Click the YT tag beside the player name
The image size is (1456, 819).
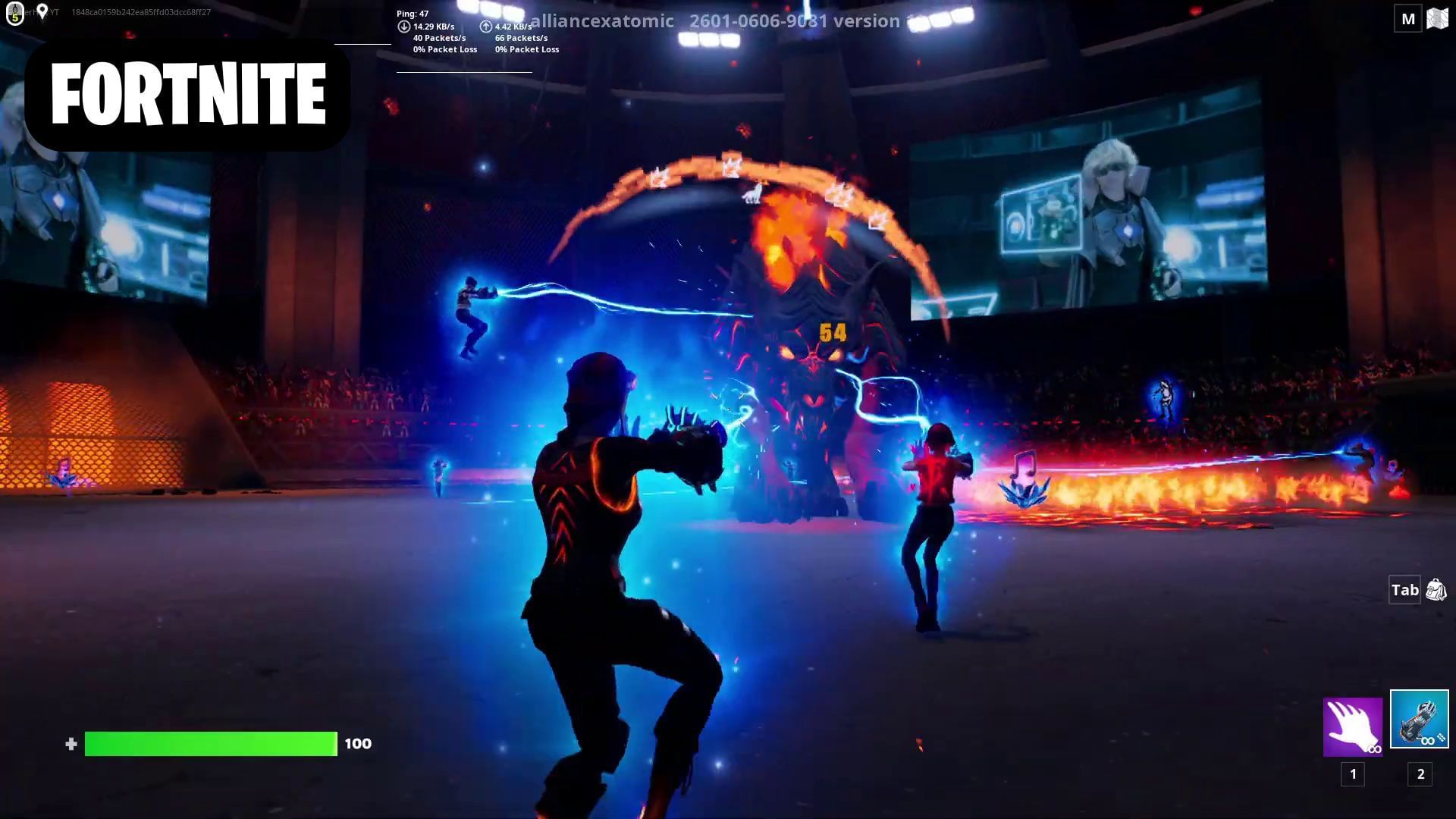(x=53, y=11)
